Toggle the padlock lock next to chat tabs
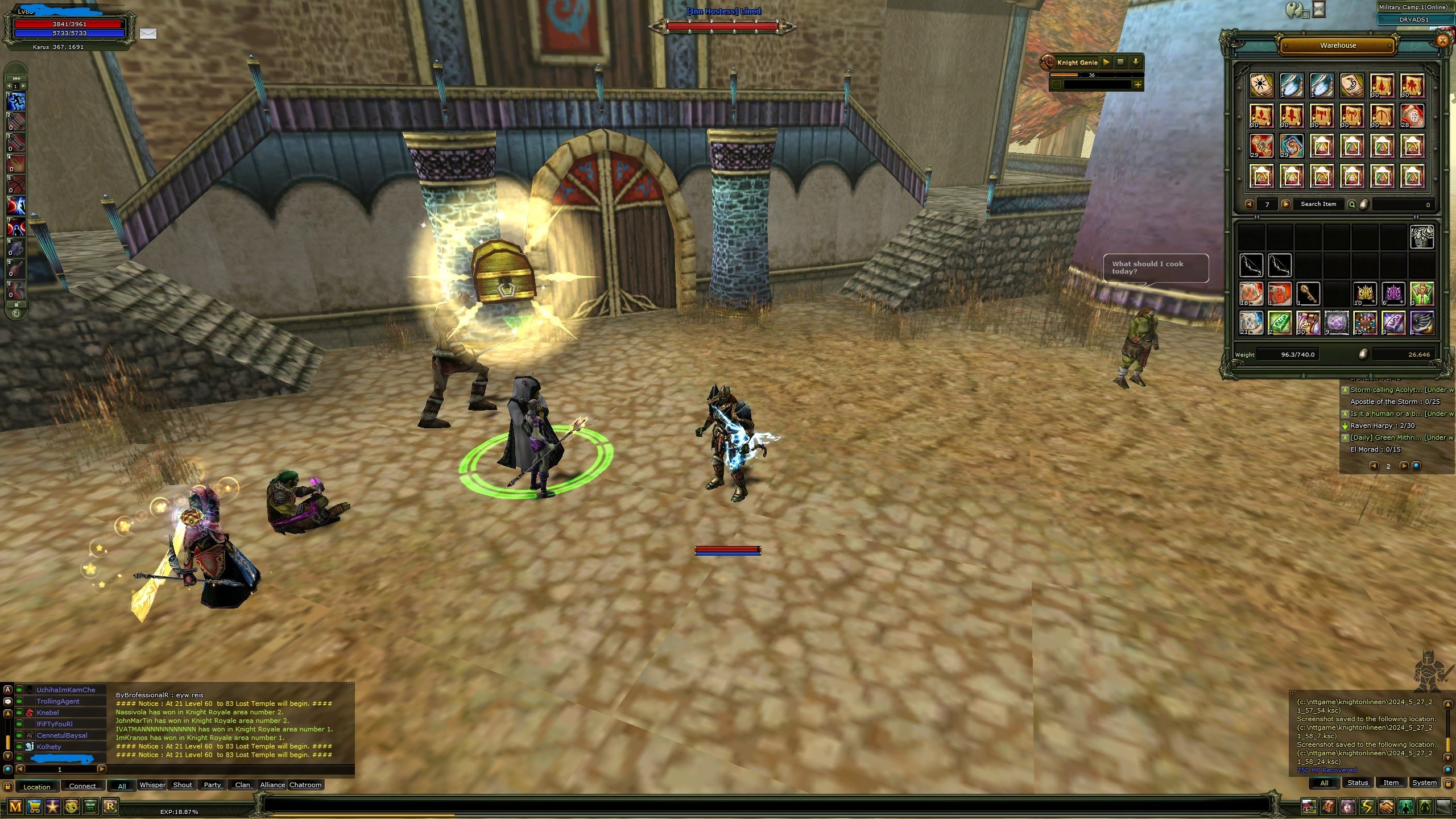Viewport: 1456px width, 819px height. (x=7, y=787)
